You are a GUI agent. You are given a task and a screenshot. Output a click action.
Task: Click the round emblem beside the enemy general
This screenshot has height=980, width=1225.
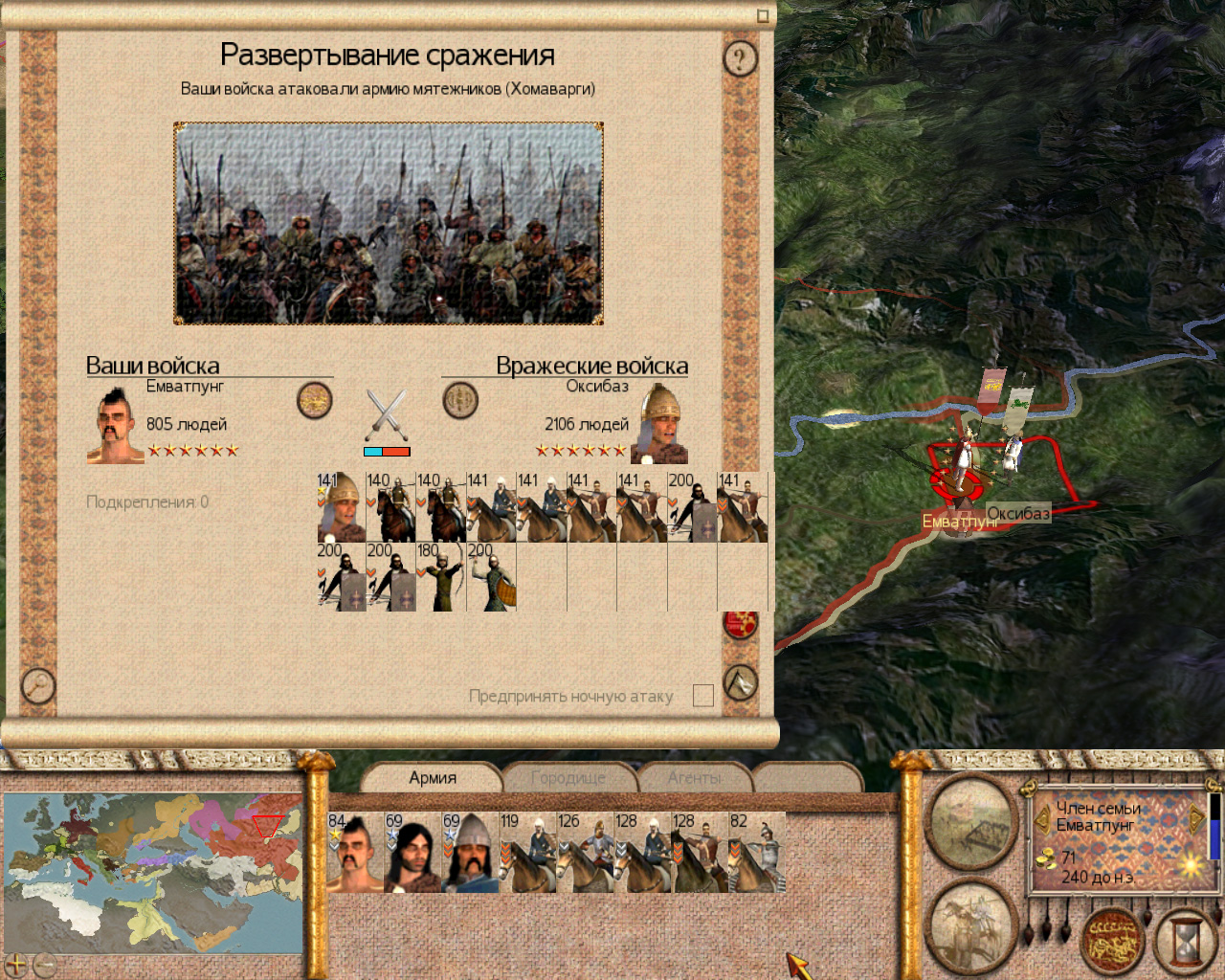click(460, 400)
